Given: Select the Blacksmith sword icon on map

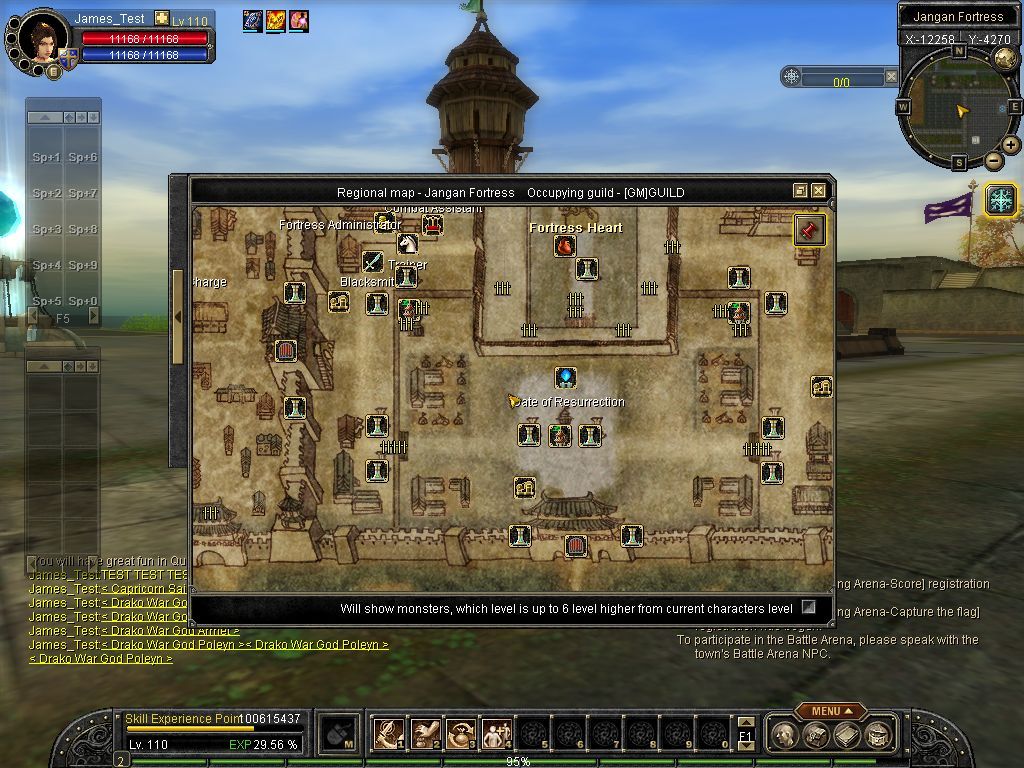Looking at the screenshot, I should point(373,262).
